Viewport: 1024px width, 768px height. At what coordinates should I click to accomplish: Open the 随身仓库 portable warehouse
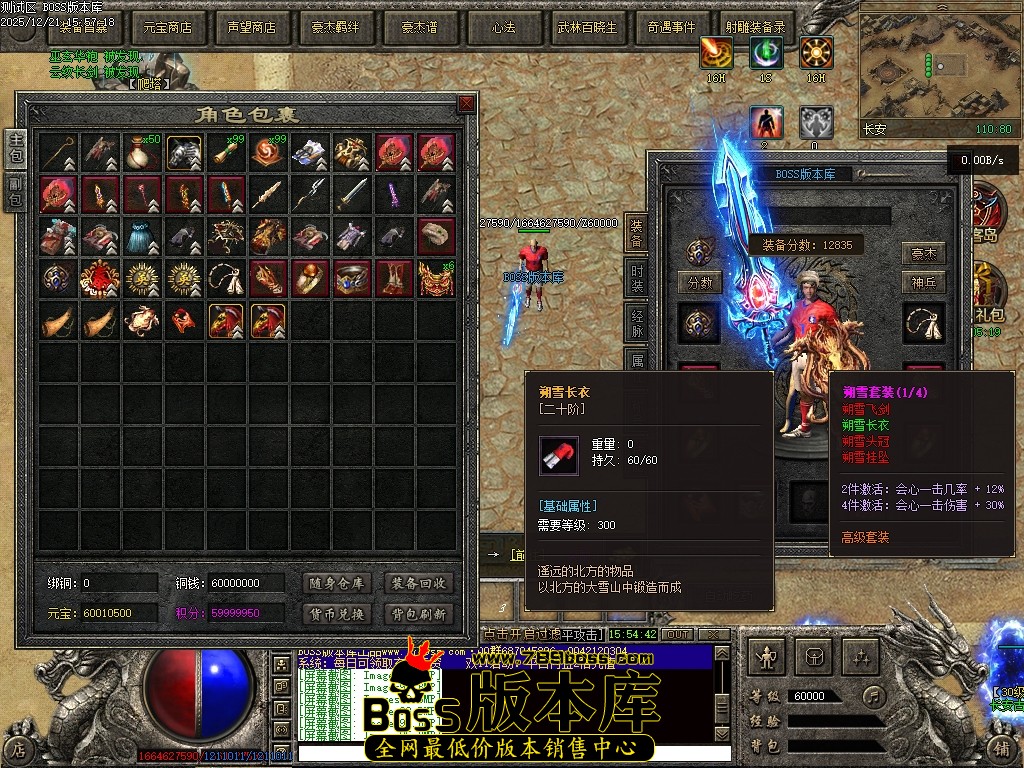pos(336,583)
